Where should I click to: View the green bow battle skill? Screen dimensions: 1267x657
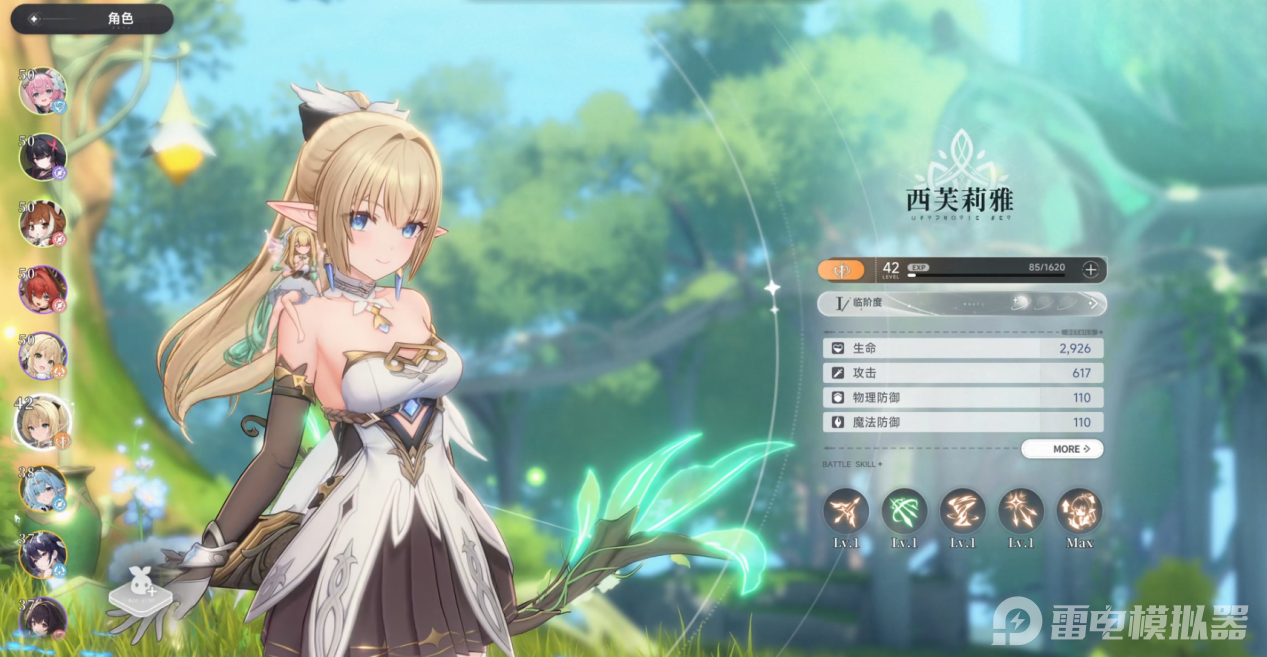coord(904,511)
